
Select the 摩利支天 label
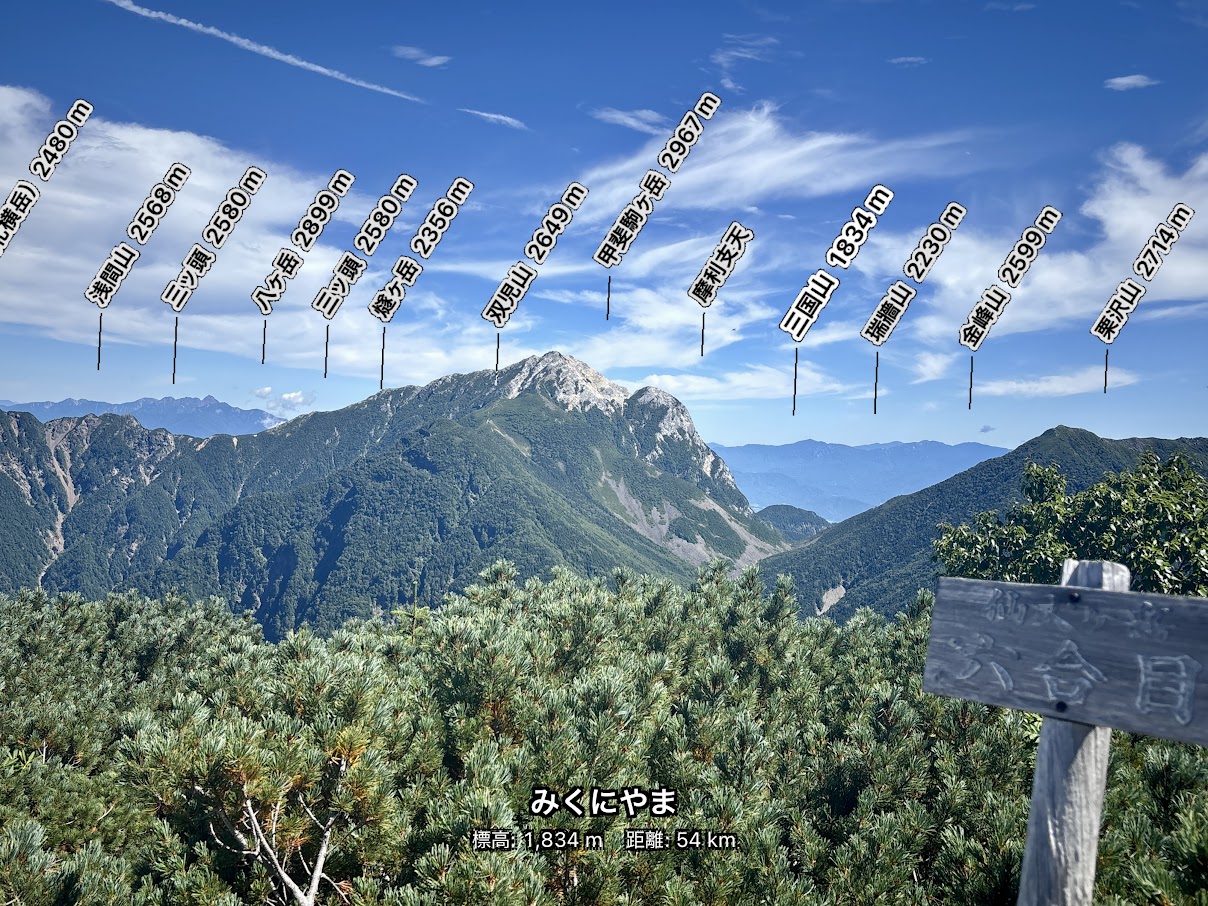[x=721, y=264]
